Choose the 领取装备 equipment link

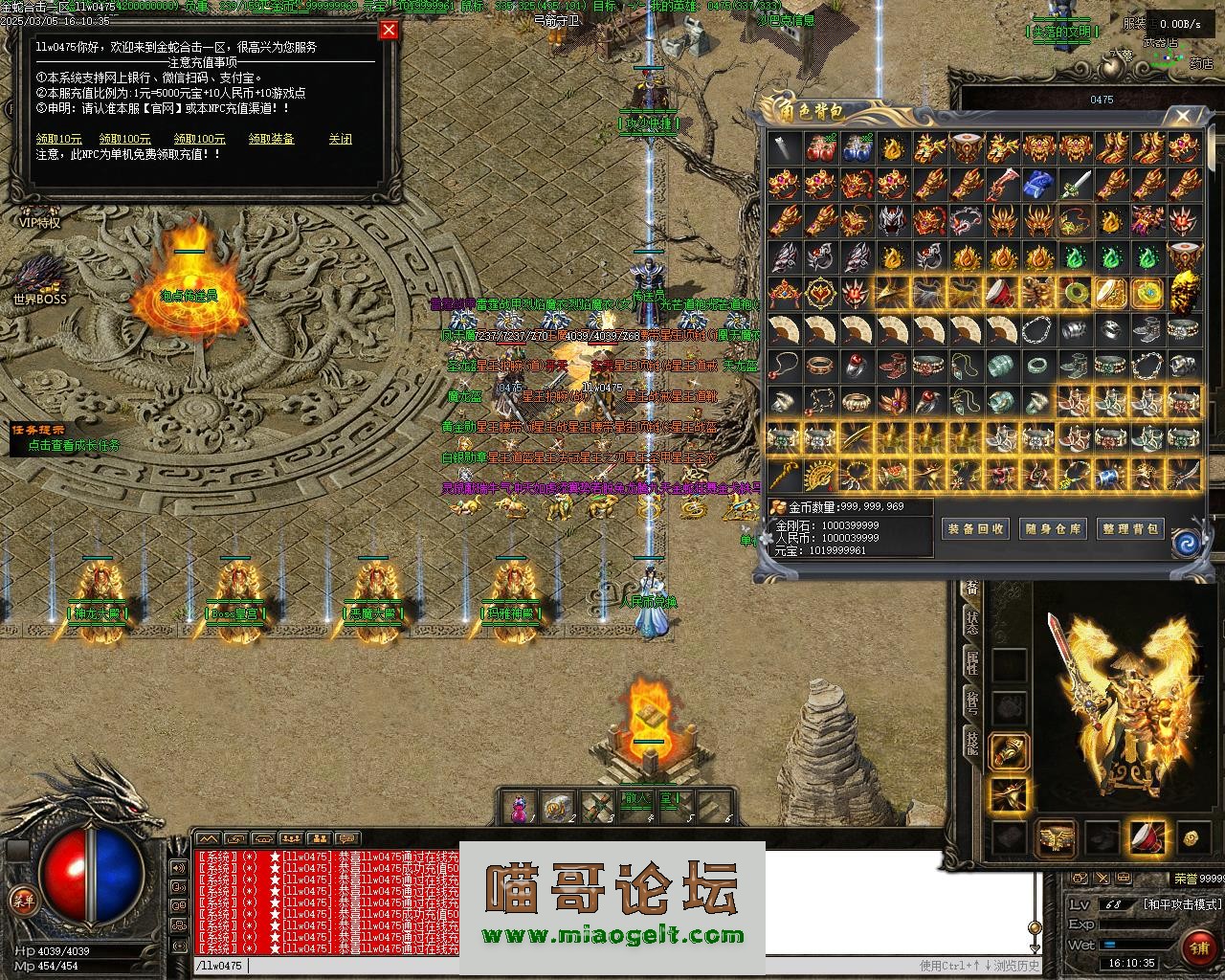click(272, 139)
